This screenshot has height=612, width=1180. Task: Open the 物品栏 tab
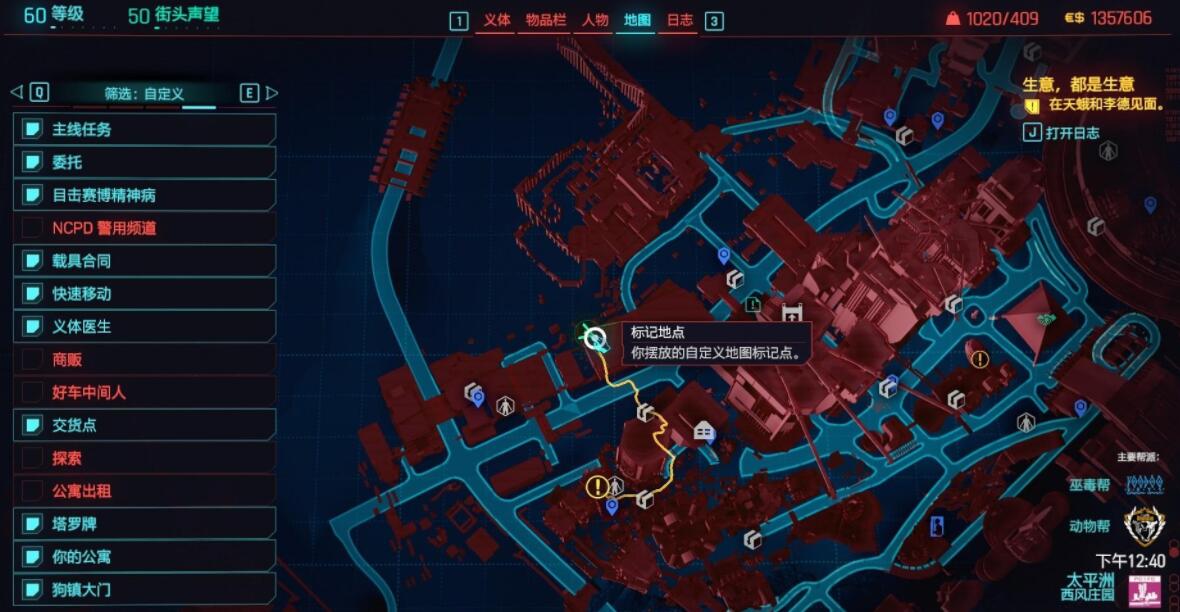[545, 20]
